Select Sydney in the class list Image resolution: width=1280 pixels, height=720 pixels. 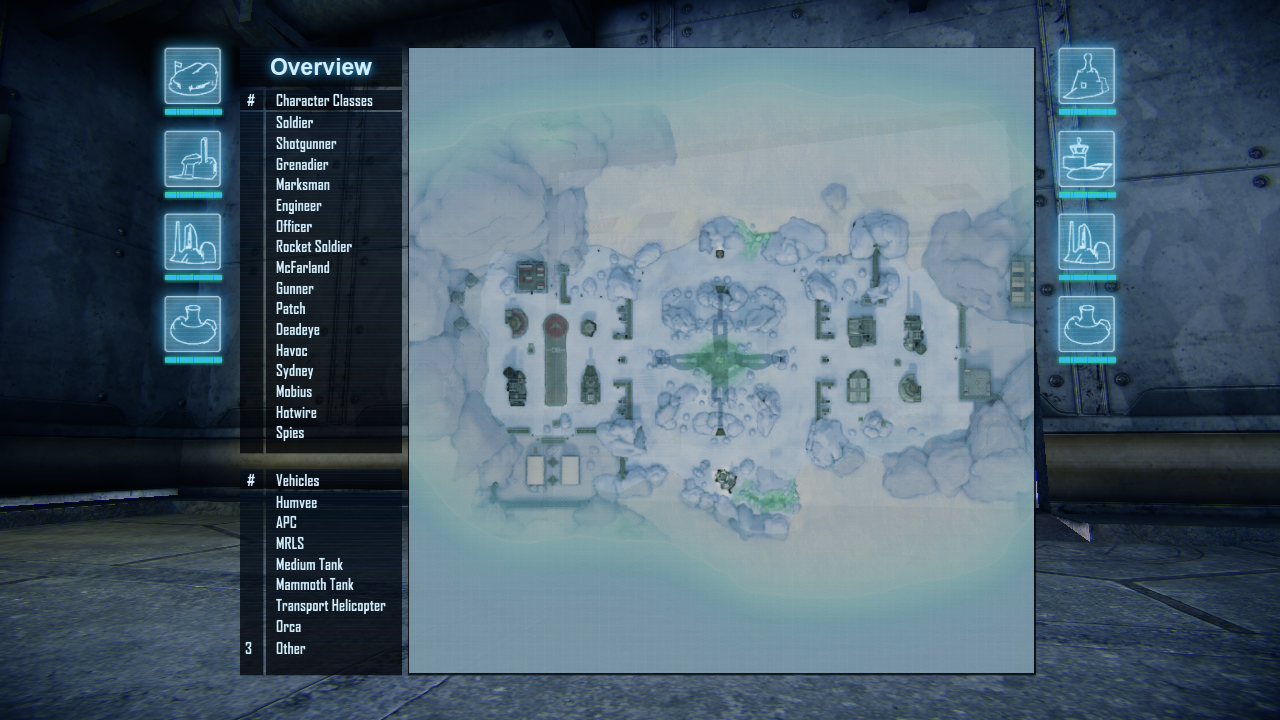295,371
